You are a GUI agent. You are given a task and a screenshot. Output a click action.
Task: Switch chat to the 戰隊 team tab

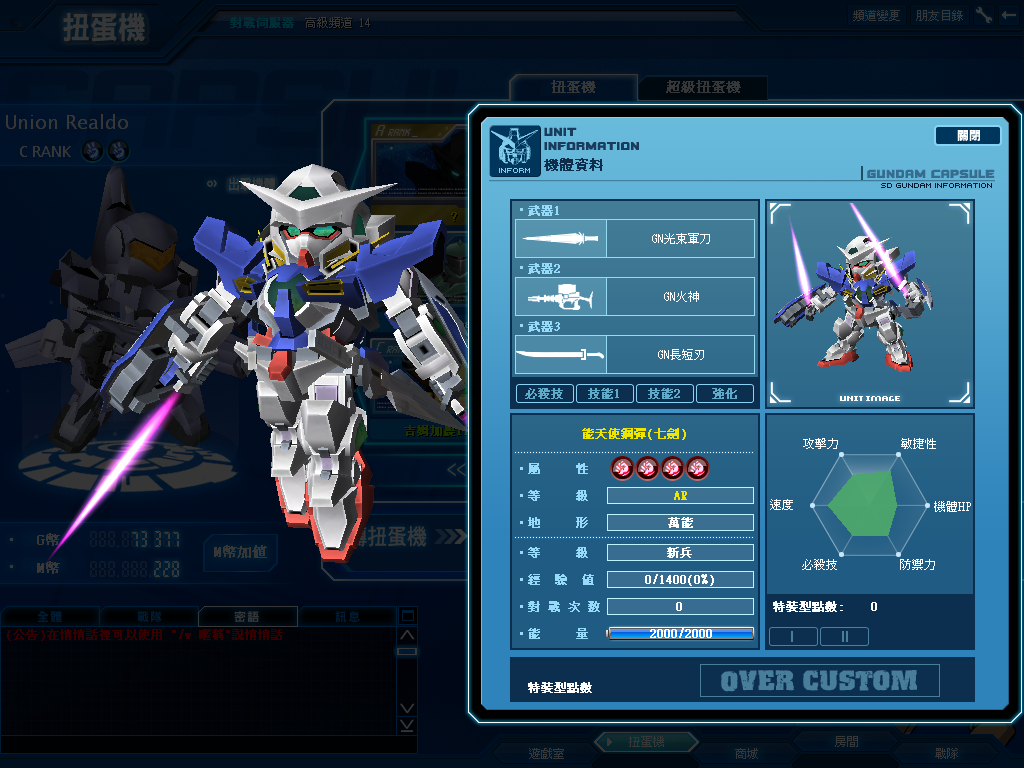pyautogui.click(x=148, y=617)
